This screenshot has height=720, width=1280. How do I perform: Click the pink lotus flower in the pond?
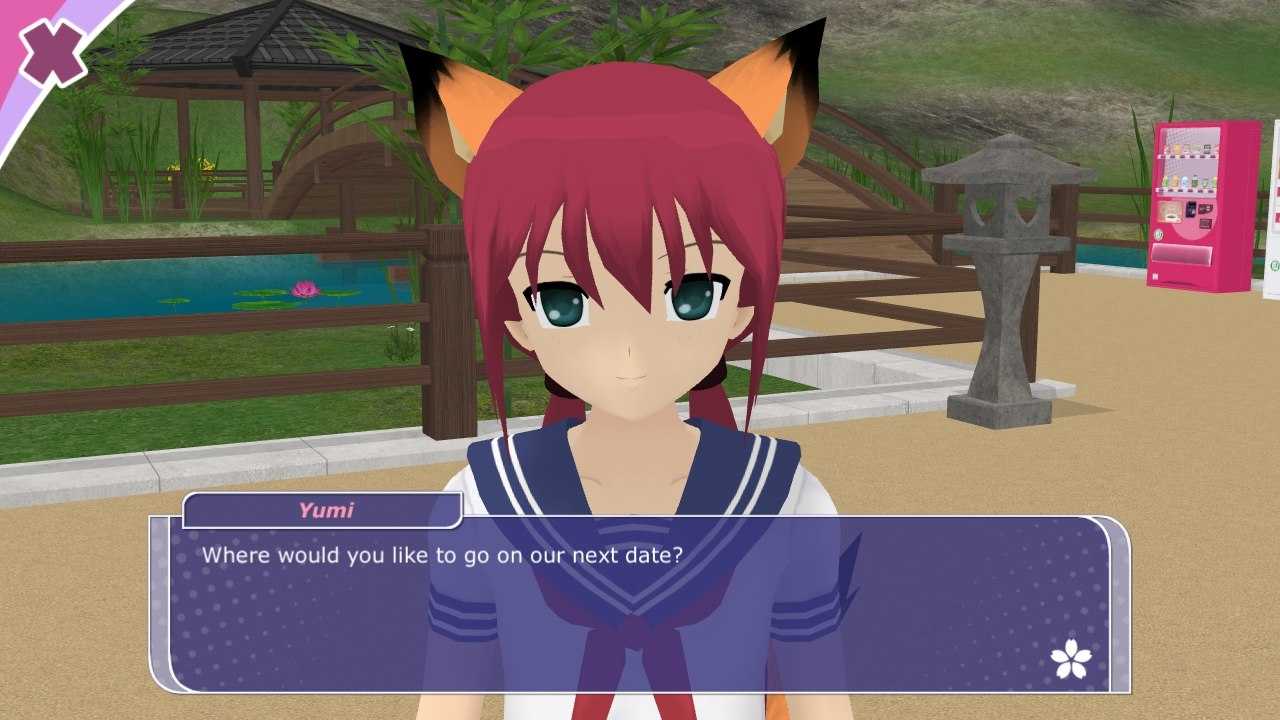click(x=305, y=292)
